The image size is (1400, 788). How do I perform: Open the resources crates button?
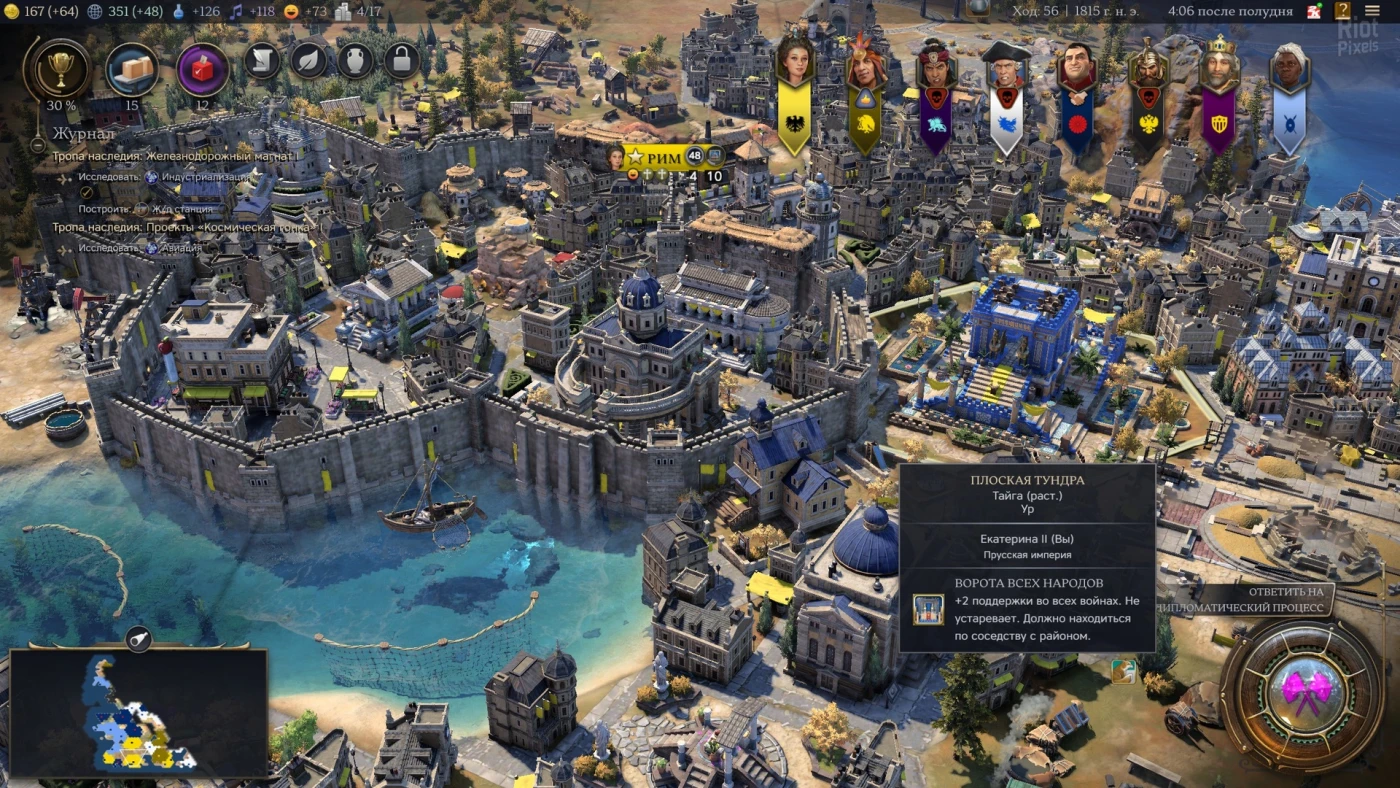(132, 69)
